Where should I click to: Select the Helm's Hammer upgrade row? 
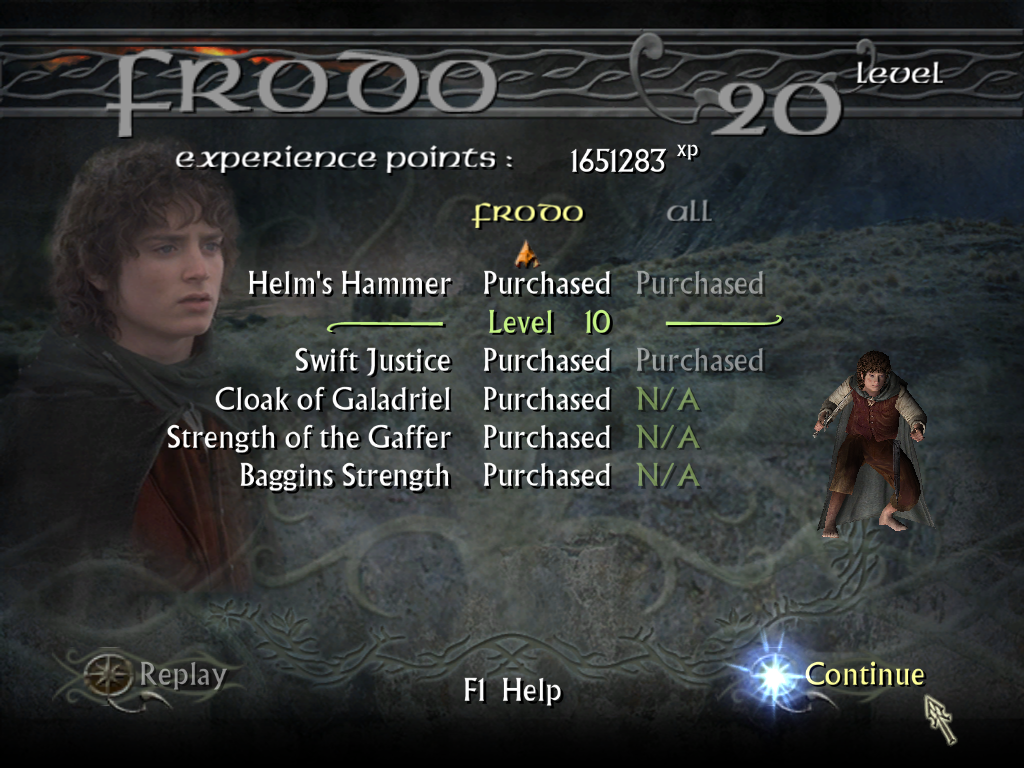pyautogui.click(x=349, y=284)
